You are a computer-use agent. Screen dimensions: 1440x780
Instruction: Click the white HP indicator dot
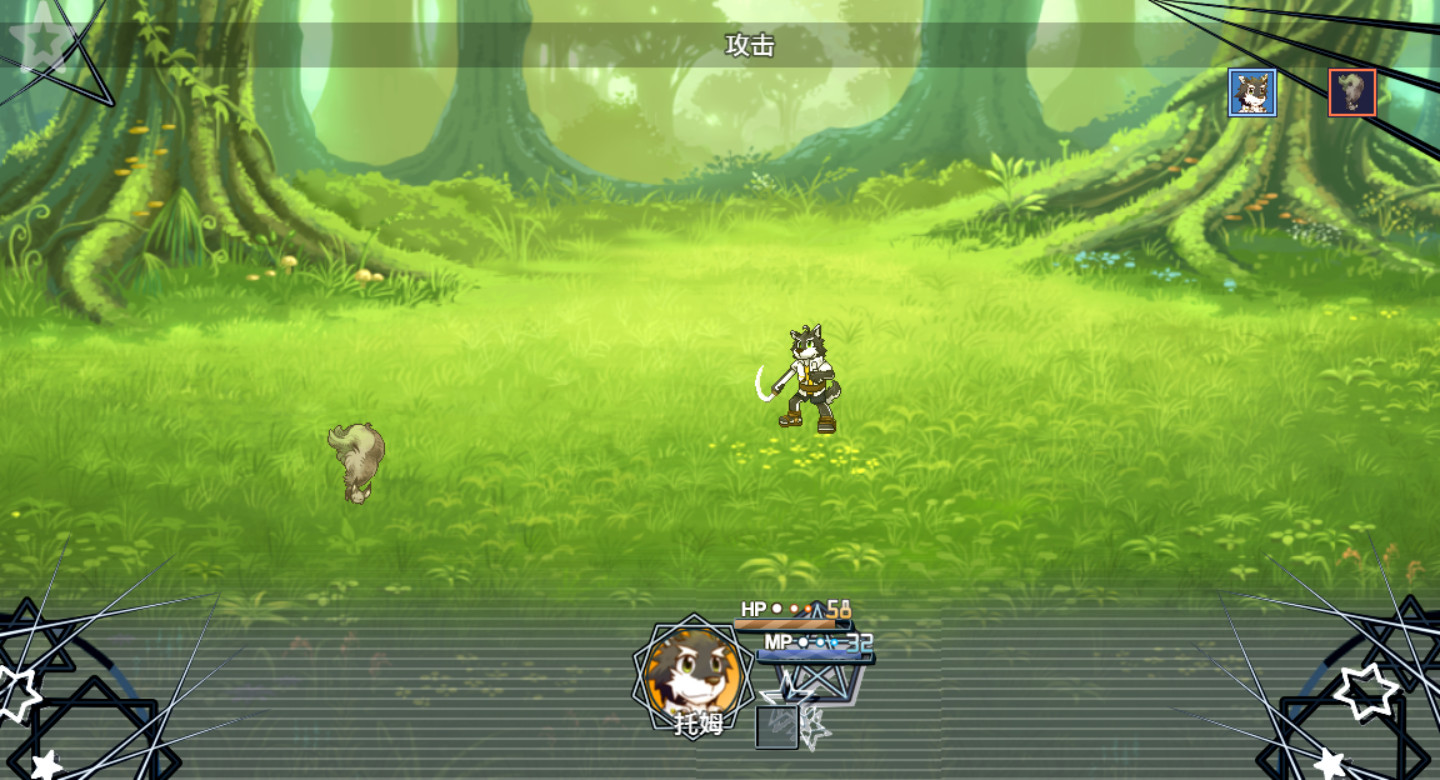pos(776,606)
